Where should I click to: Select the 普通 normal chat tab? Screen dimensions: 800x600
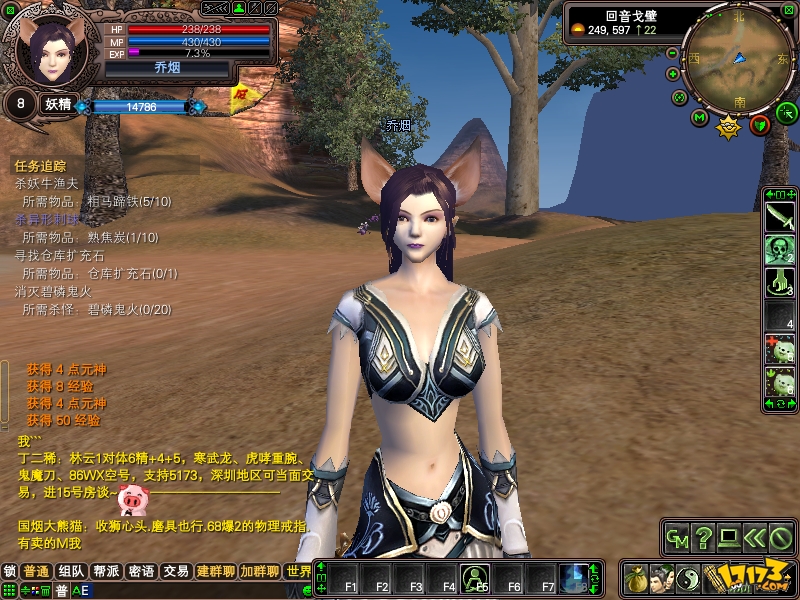point(36,572)
